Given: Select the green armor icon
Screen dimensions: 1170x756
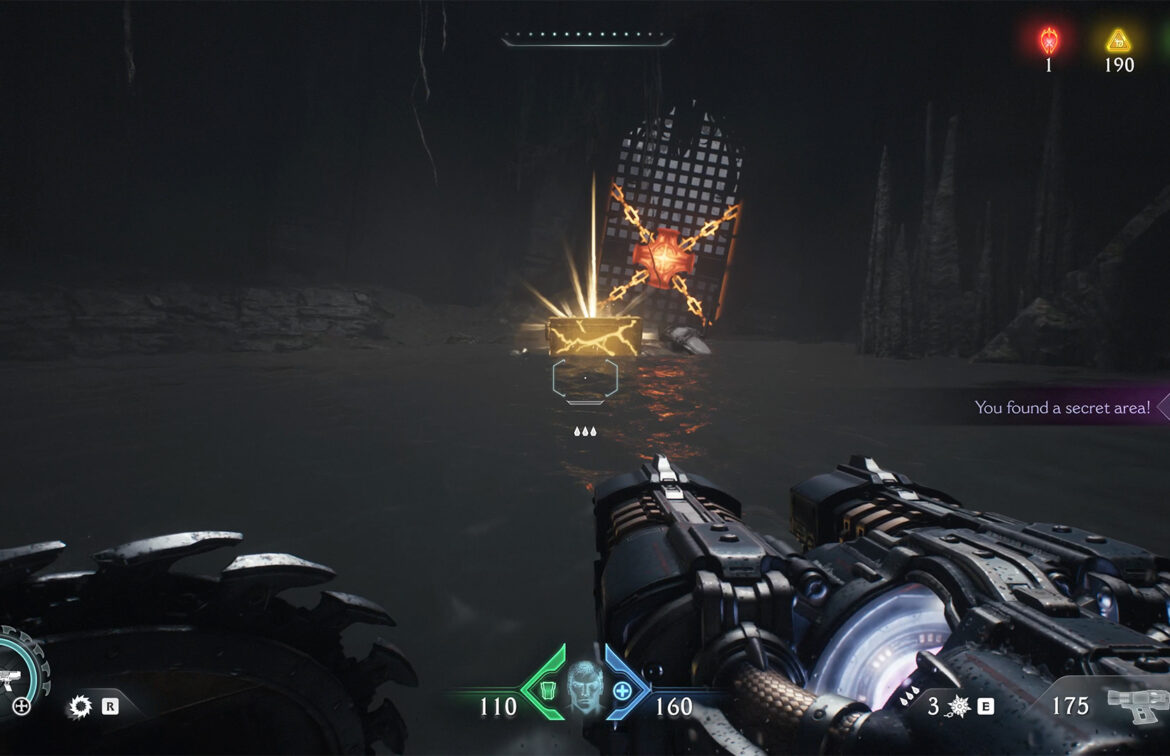Looking at the screenshot, I should click(547, 689).
